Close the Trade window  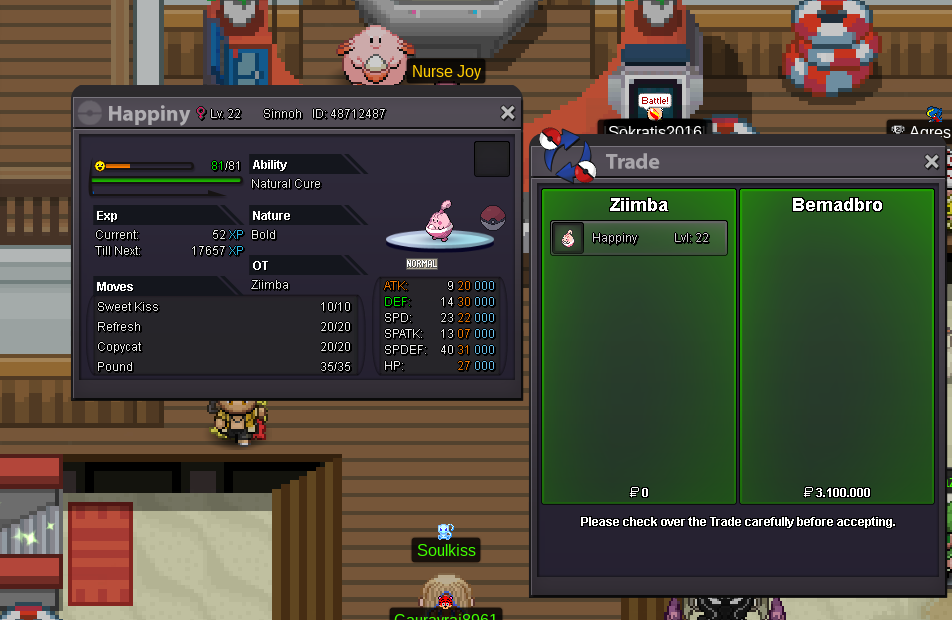click(932, 161)
